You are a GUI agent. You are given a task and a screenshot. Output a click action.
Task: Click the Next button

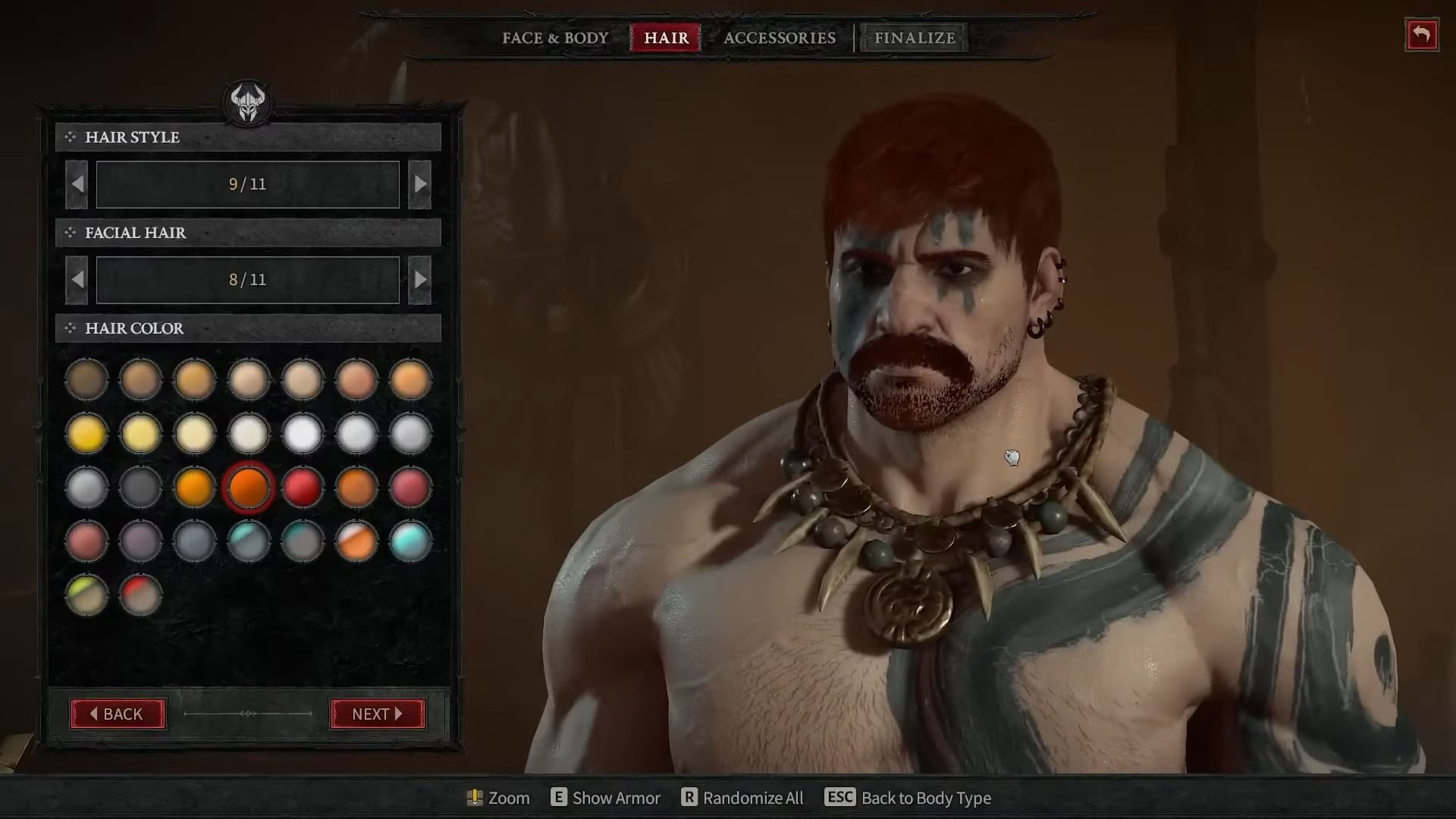pos(378,714)
